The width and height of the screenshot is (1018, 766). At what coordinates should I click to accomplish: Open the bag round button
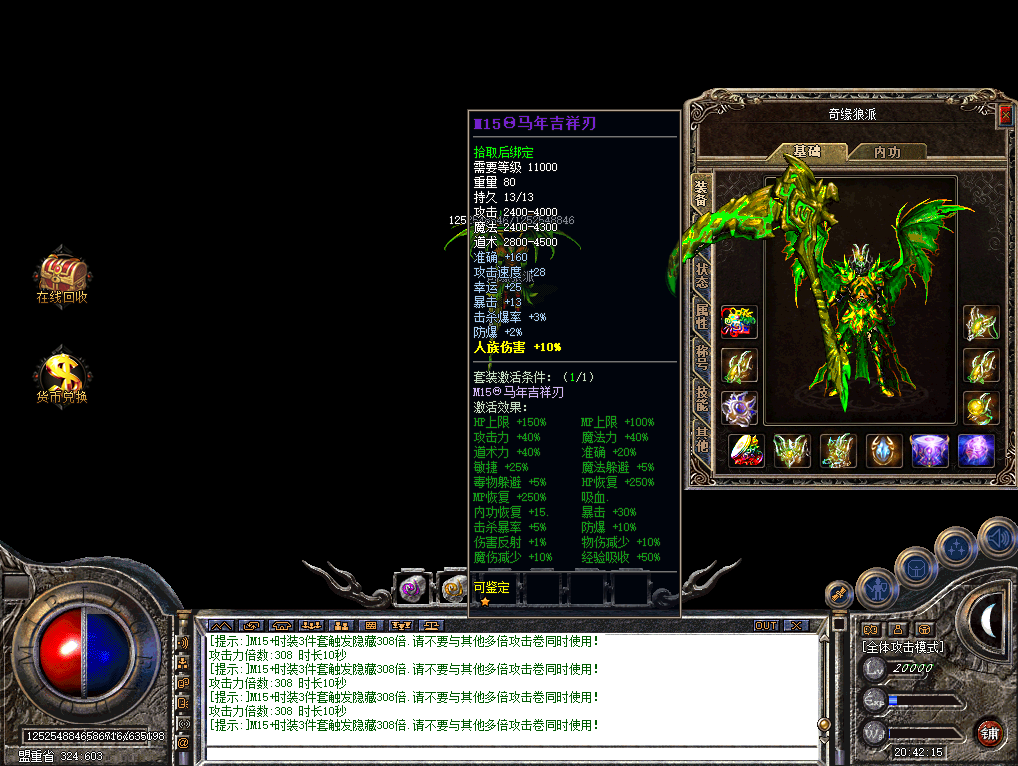(x=914, y=567)
